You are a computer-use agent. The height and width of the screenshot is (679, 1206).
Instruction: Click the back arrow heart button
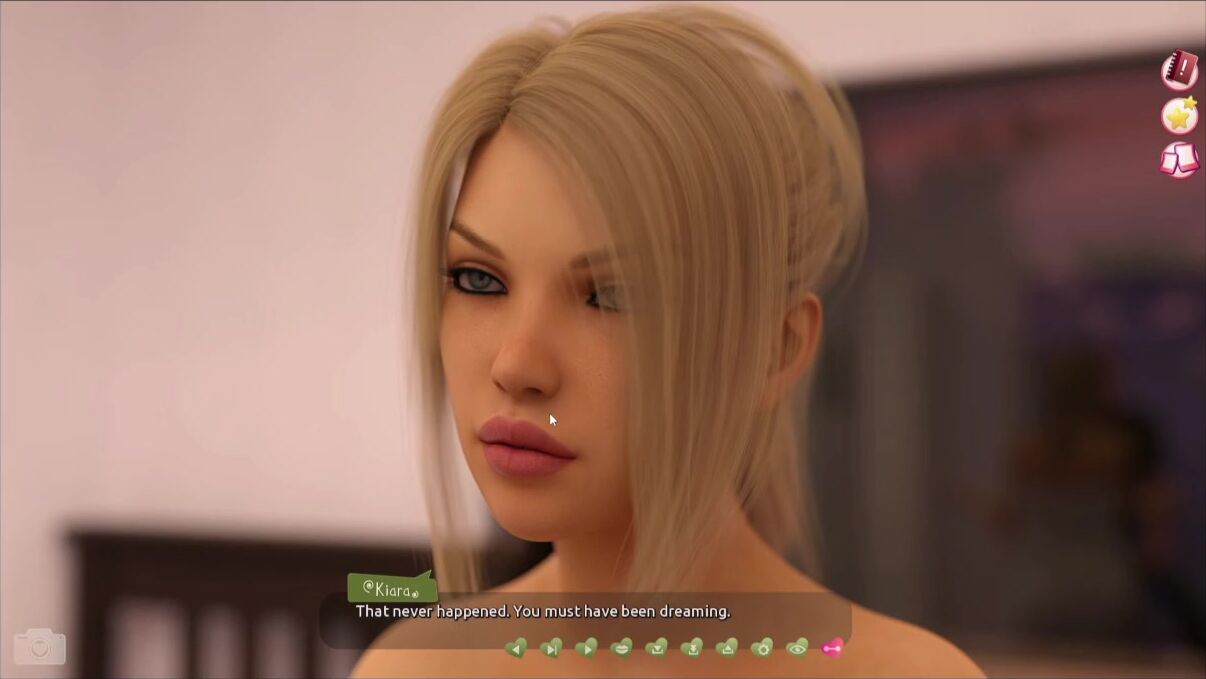[x=516, y=648]
